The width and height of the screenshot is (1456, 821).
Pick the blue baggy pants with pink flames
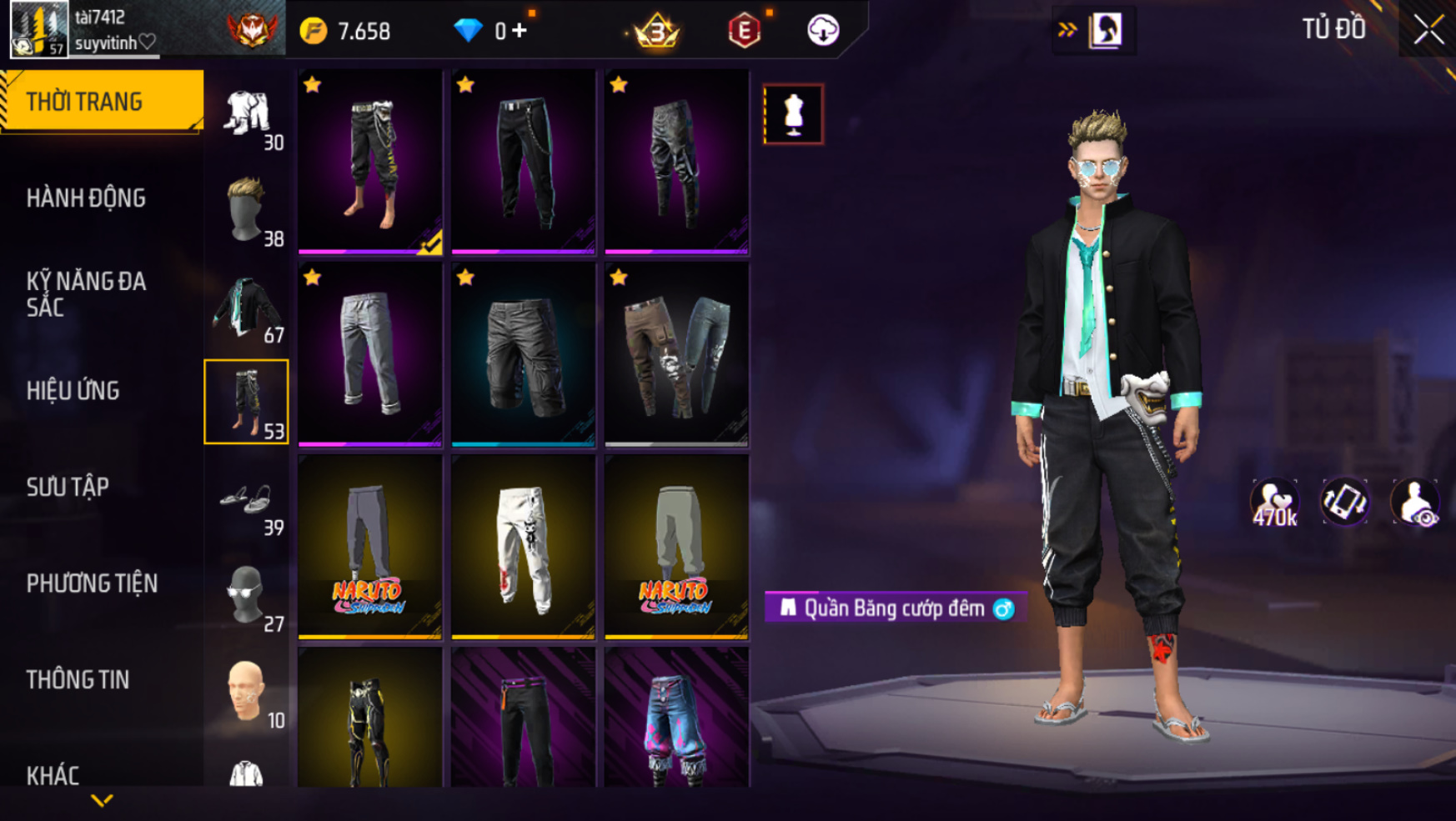click(x=676, y=720)
